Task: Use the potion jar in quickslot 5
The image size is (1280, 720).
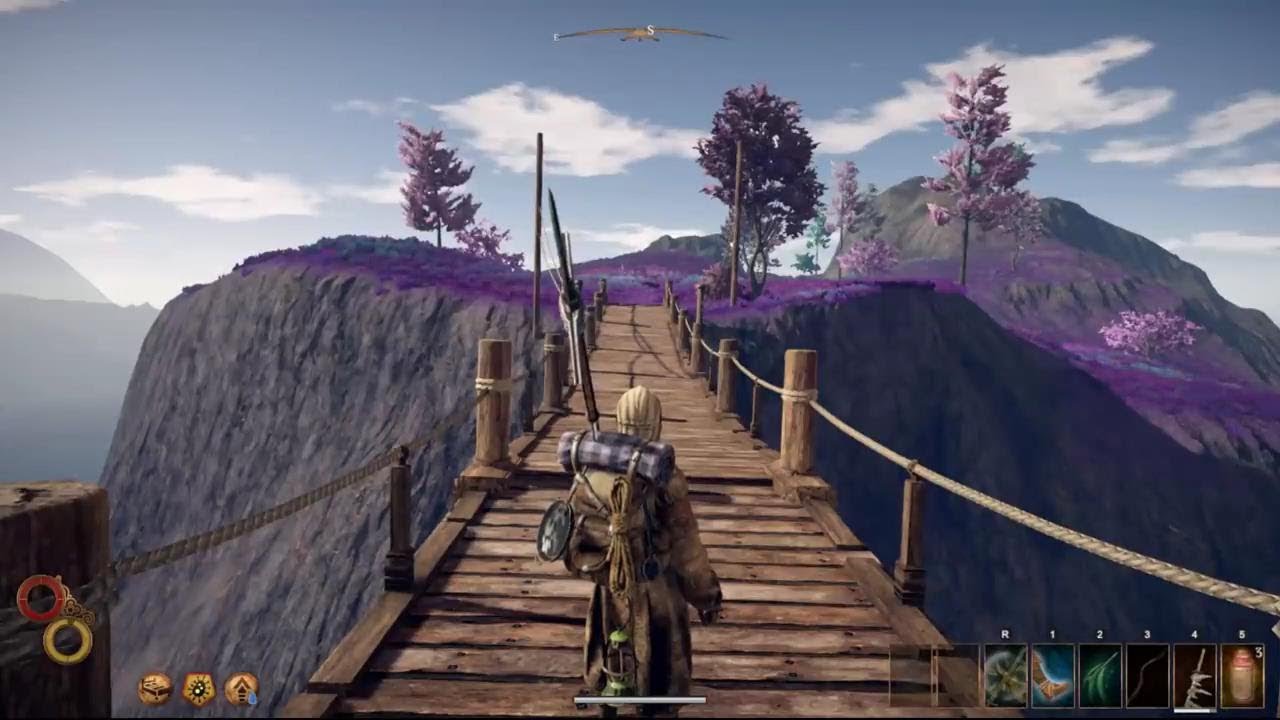Action: coord(1241,675)
